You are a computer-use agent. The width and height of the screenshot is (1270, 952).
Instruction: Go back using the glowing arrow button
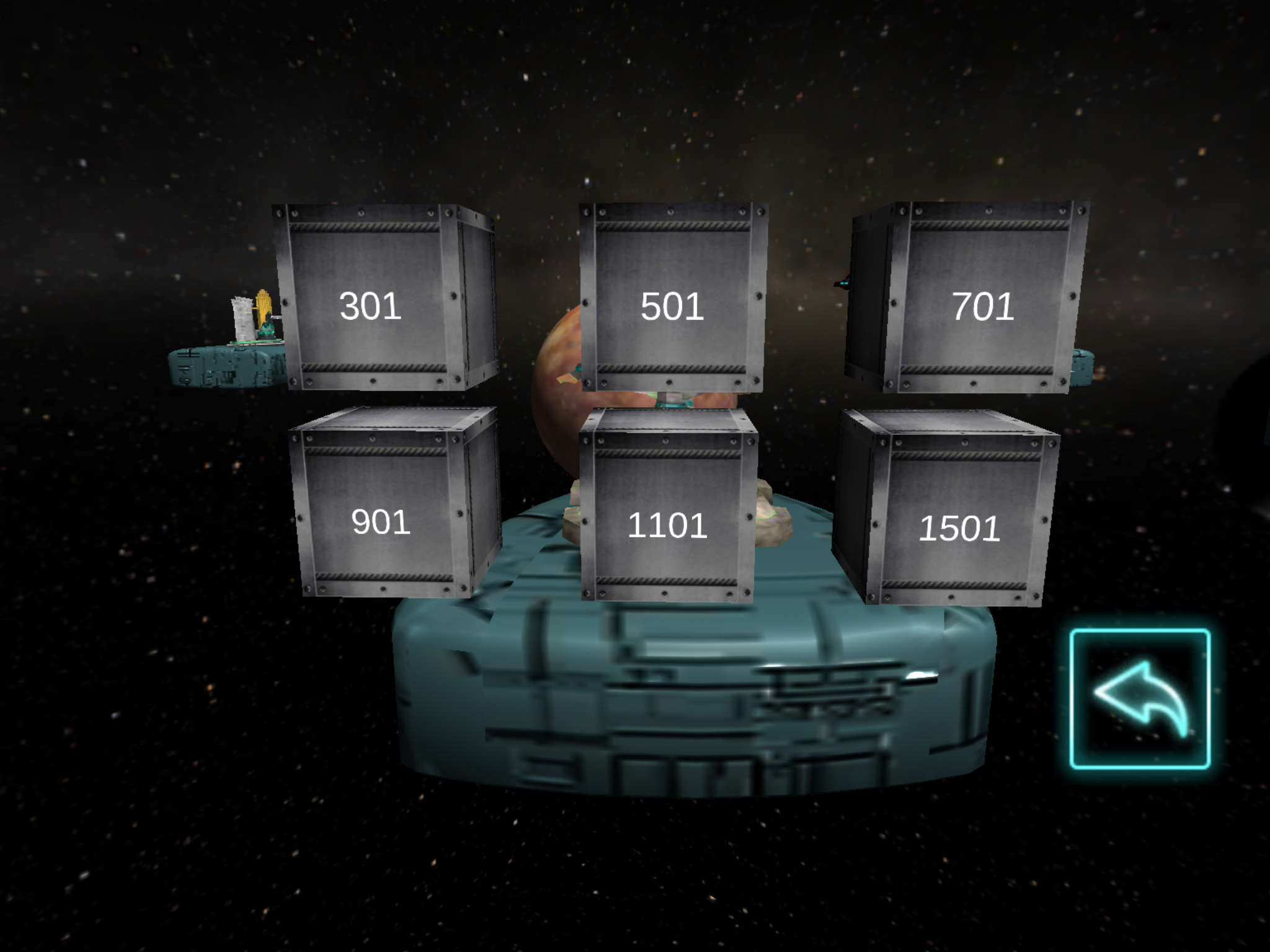[x=1140, y=699]
